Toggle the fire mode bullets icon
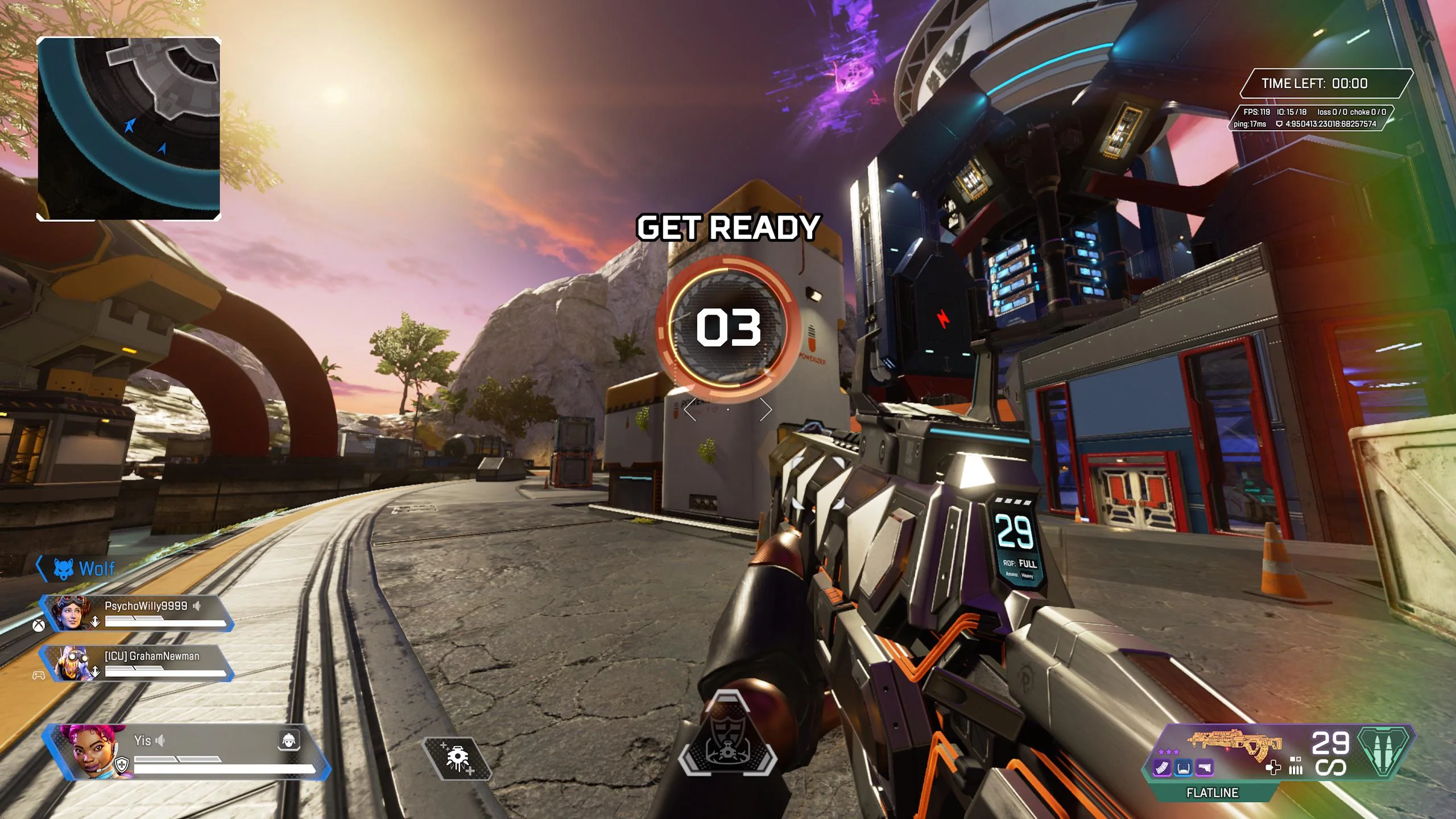Viewport: 1456px width, 819px height. [1296, 766]
